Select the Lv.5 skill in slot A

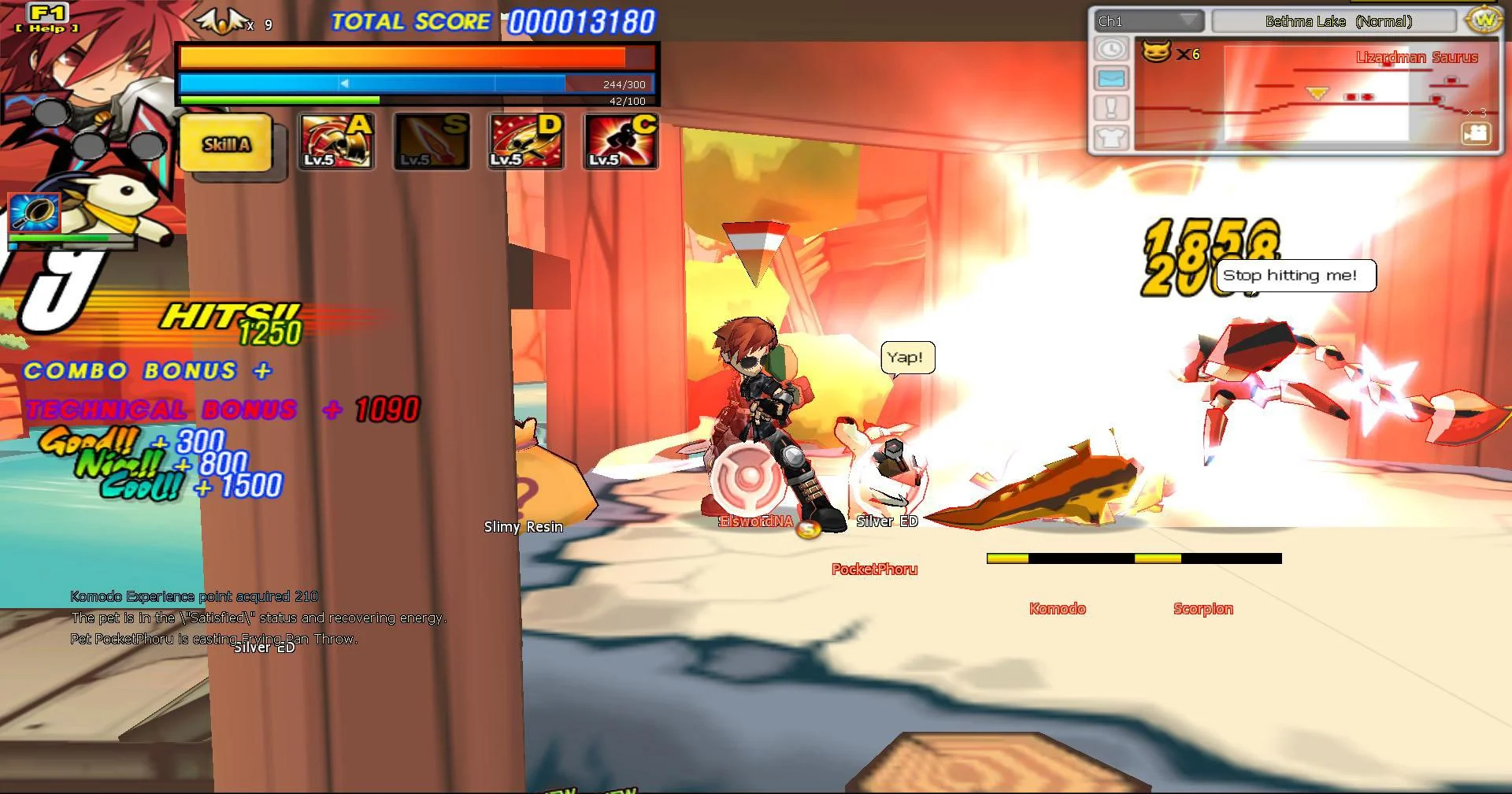click(335, 142)
